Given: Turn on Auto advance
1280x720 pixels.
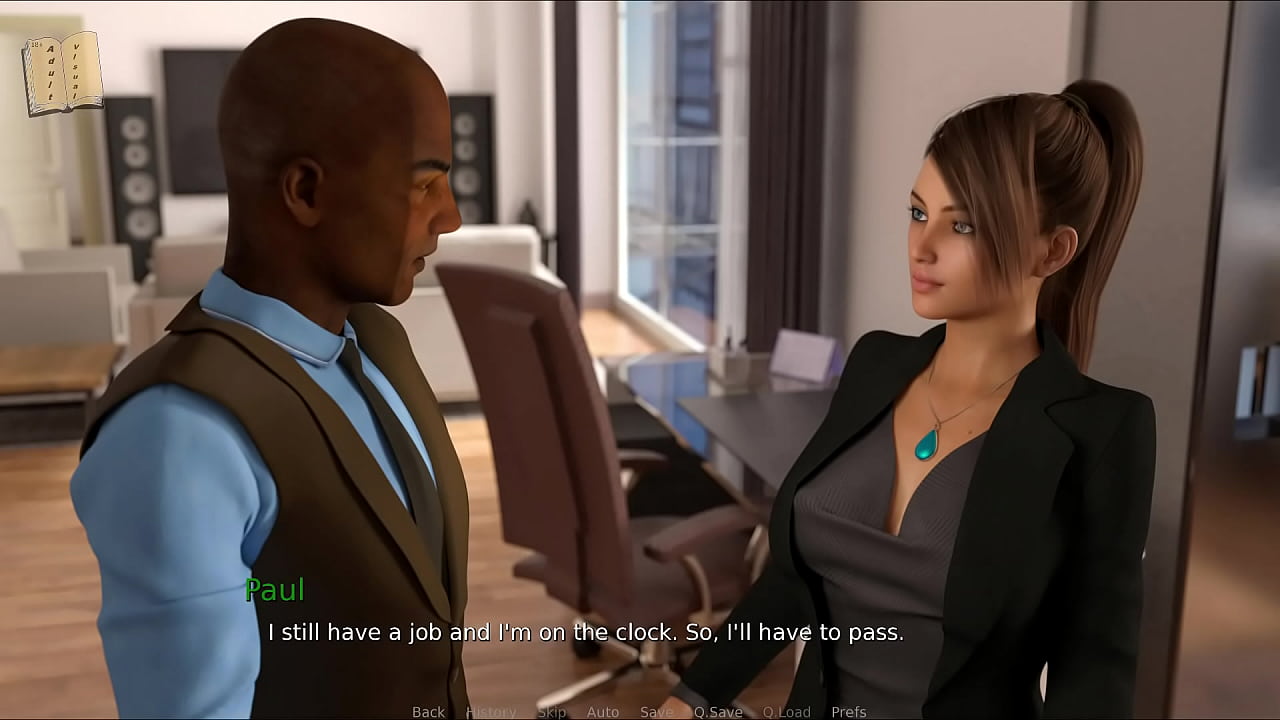Looking at the screenshot, I should [603, 712].
